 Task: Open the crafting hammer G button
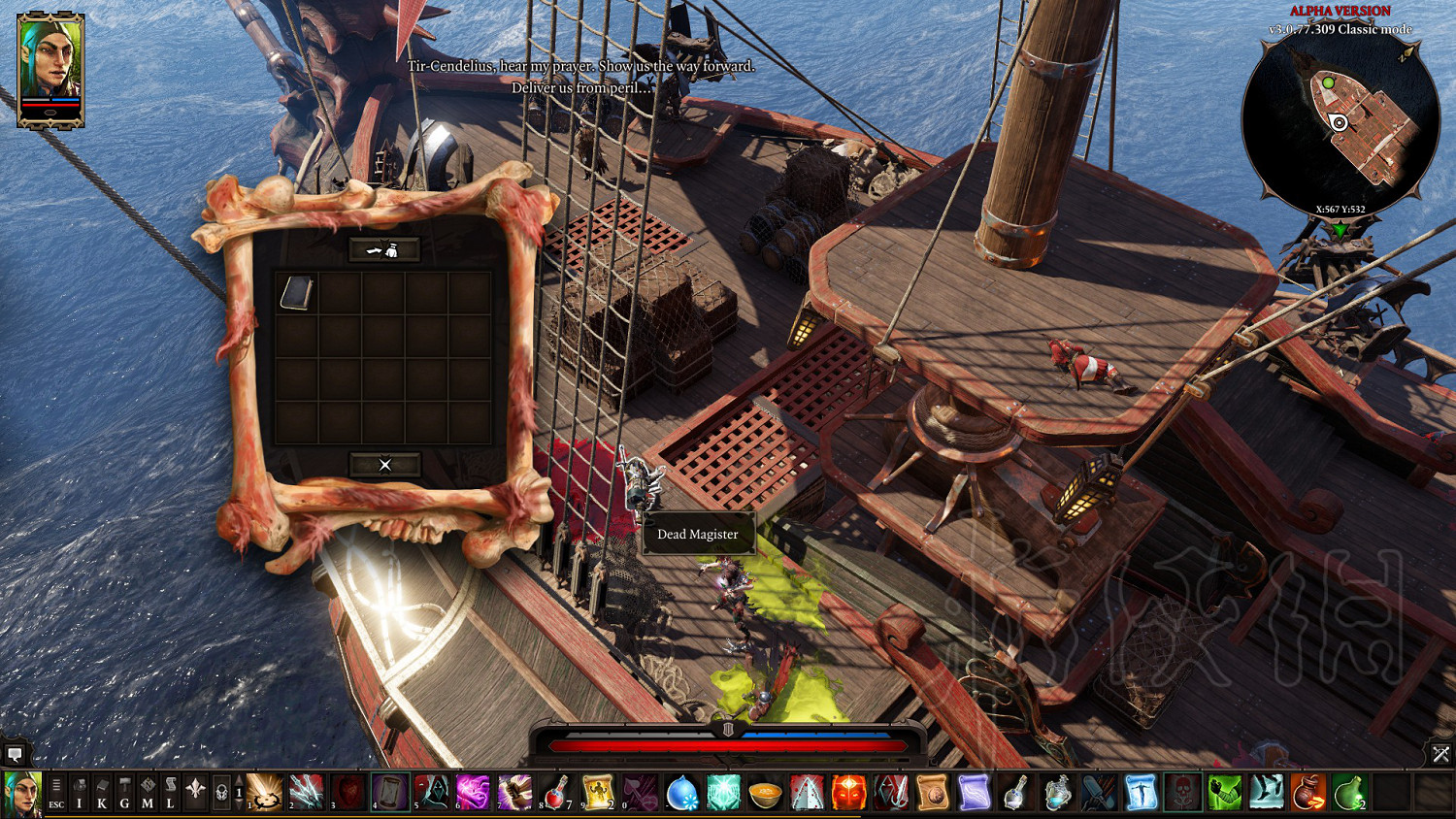click(124, 793)
